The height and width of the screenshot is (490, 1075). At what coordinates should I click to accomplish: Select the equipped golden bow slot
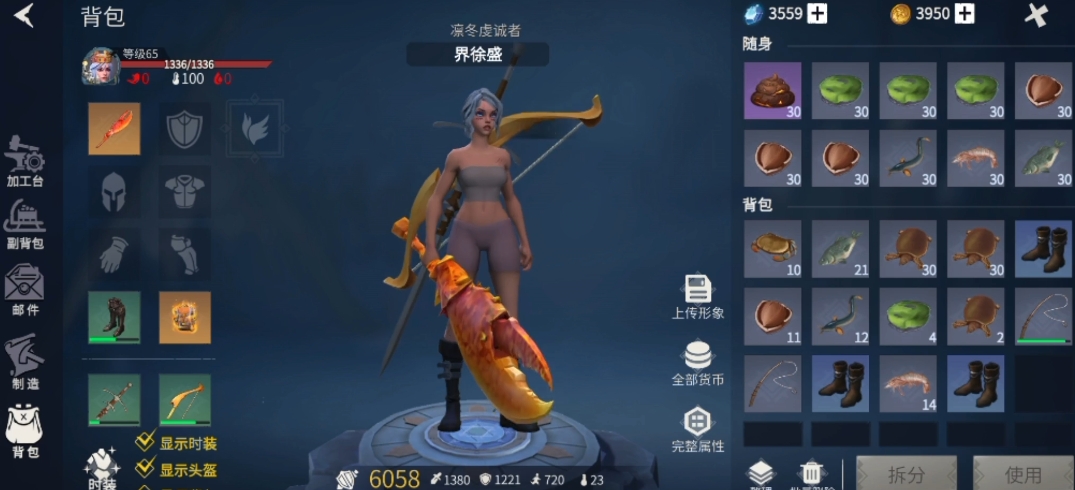point(184,400)
